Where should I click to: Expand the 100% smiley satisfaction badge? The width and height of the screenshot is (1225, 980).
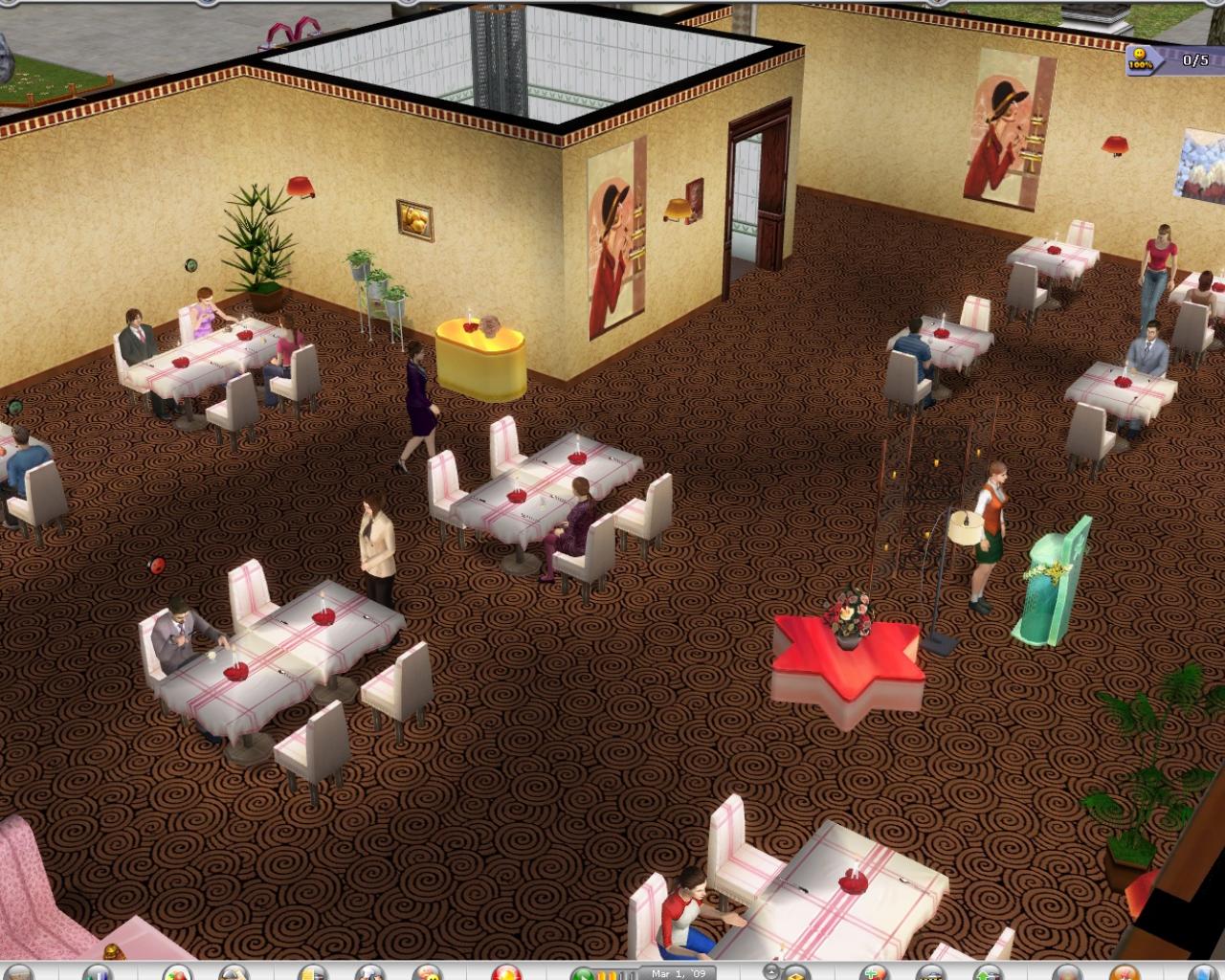(1140, 59)
